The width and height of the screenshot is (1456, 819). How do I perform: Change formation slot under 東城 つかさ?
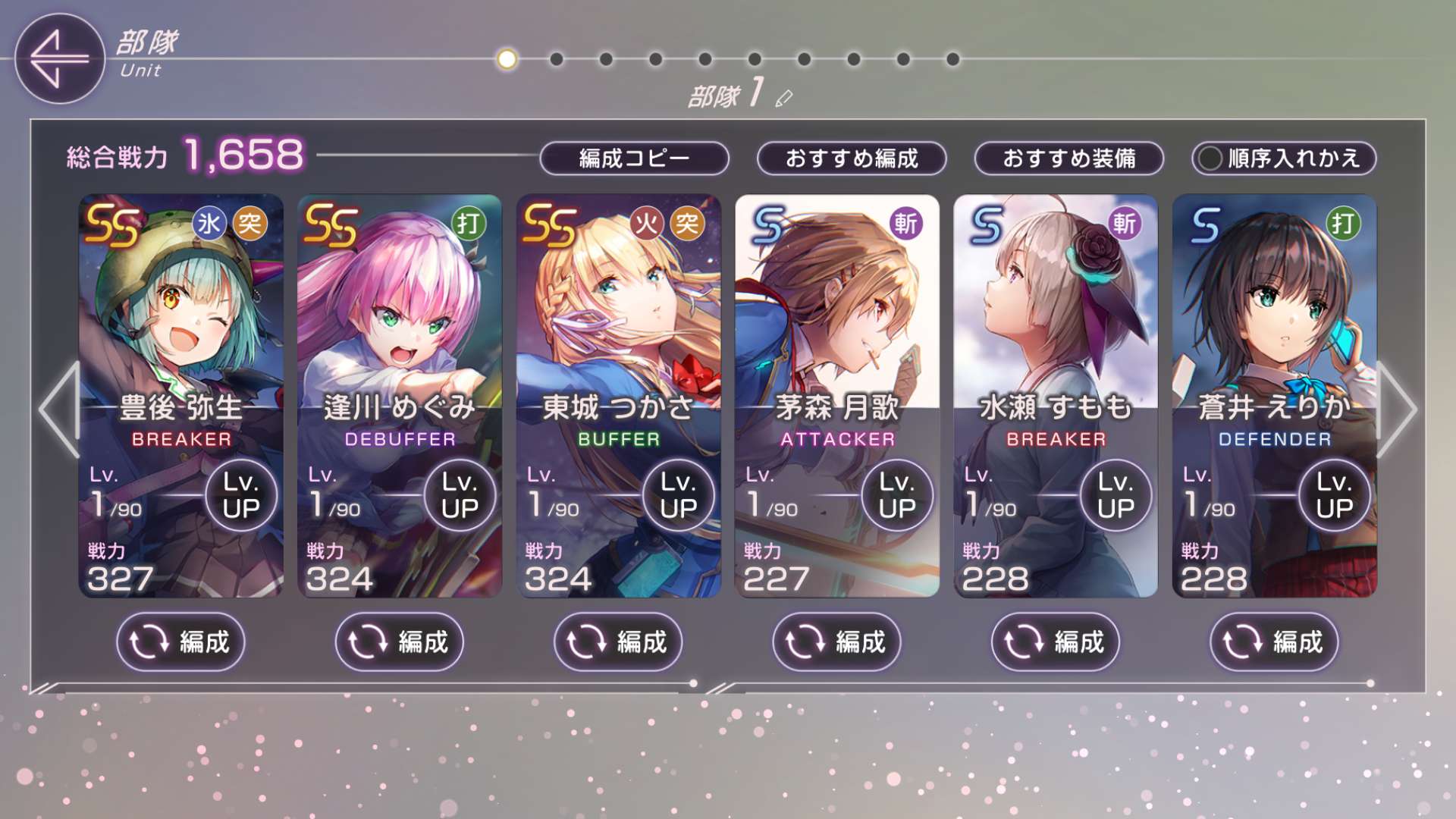(x=618, y=642)
